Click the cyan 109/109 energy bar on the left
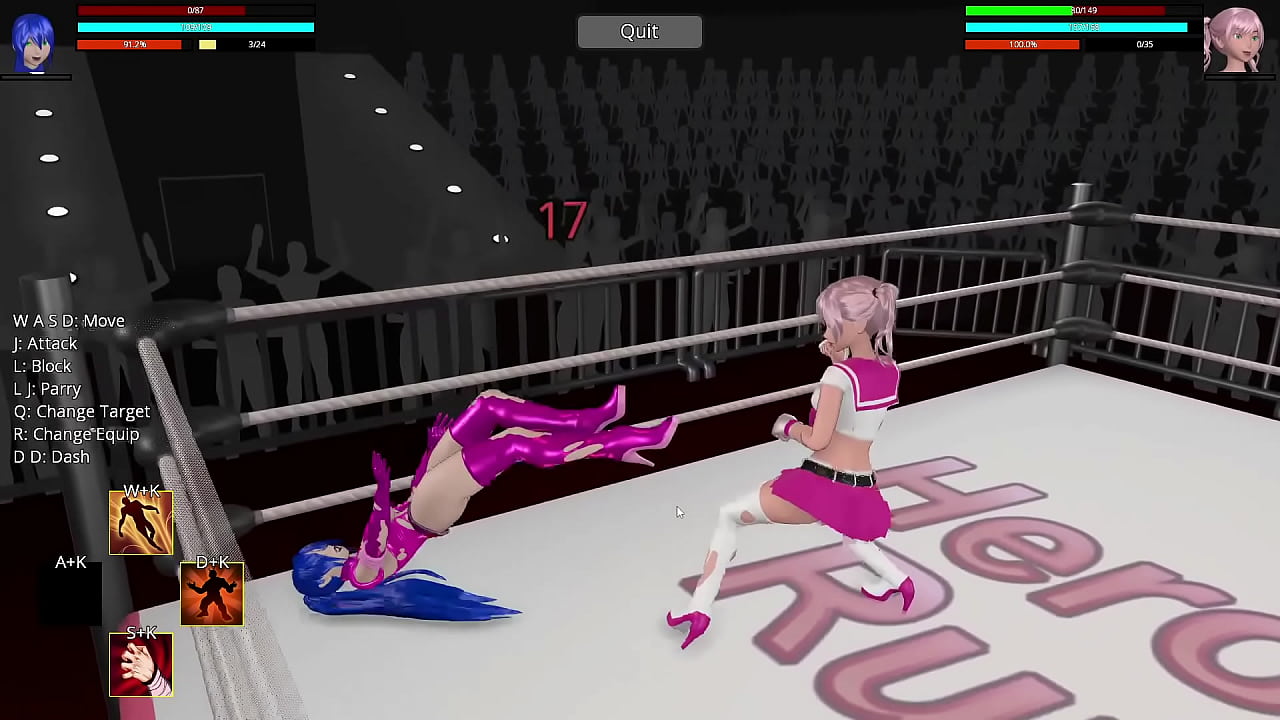The height and width of the screenshot is (720, 1280). click(x=195, y=28)
